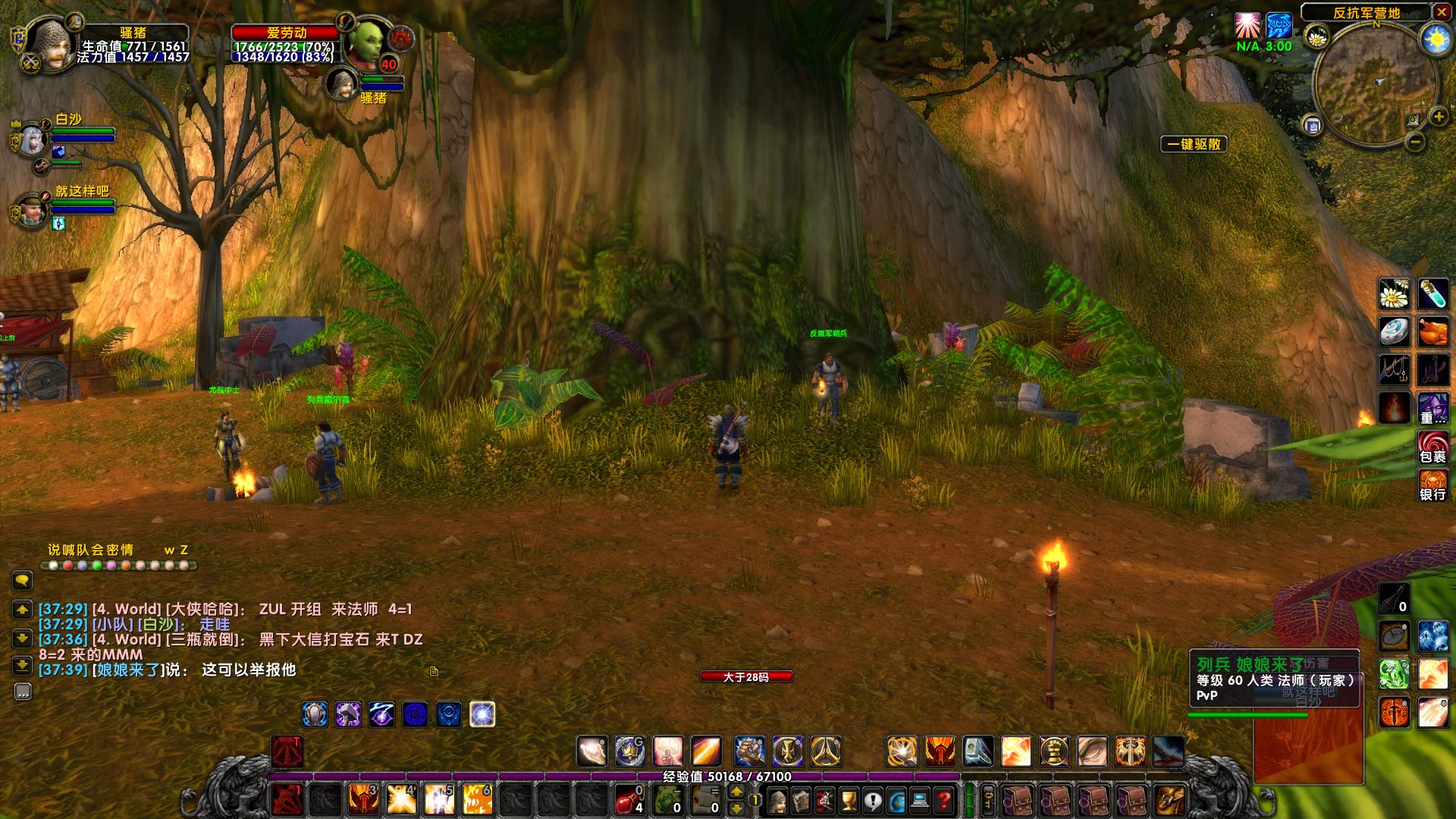Viewport: 1456px width, 819px height.
Task: Open the red question mark help button
Action: (x=943, y=800)
